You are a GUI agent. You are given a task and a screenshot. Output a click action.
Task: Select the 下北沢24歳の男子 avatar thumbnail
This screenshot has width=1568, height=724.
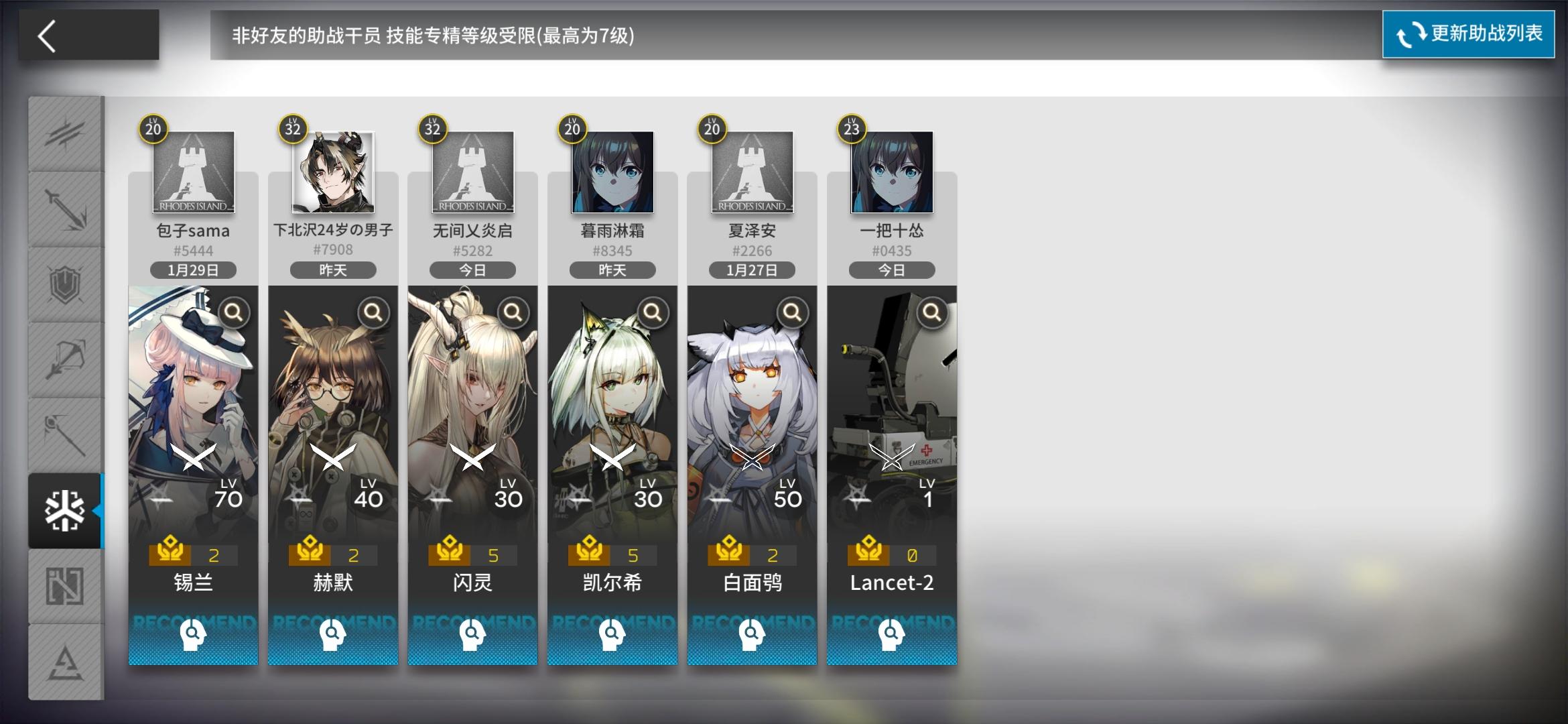[x=332, y=173]
